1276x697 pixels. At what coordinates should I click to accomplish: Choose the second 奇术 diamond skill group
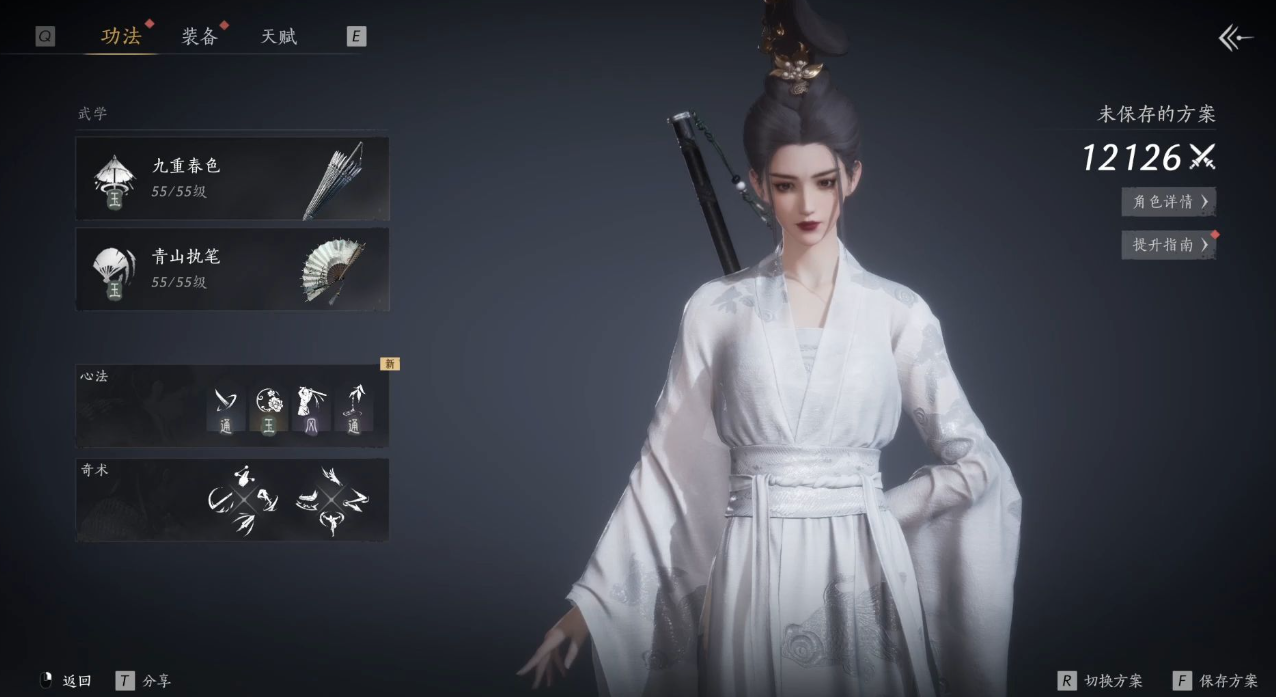(x=332, y=499)
